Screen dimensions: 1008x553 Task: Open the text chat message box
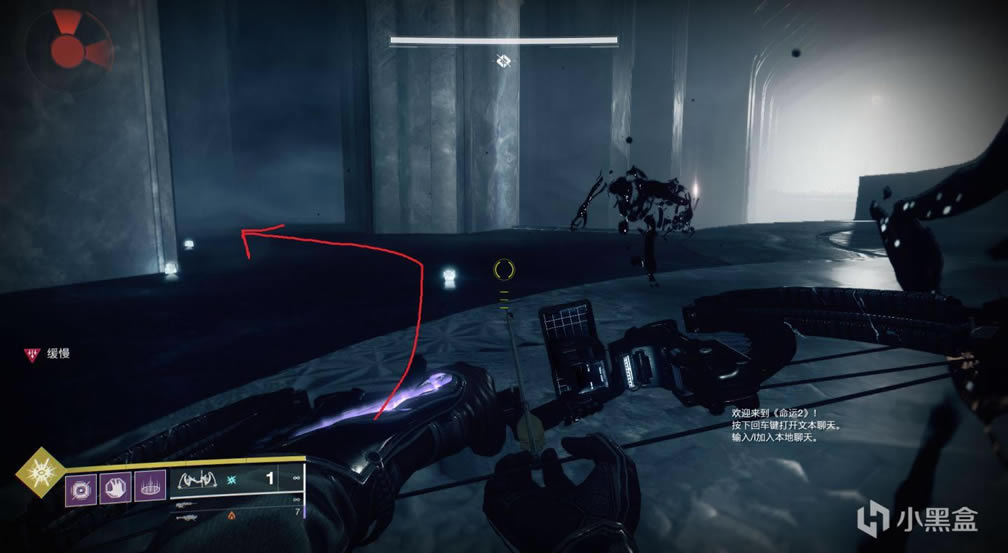(785, 425)
